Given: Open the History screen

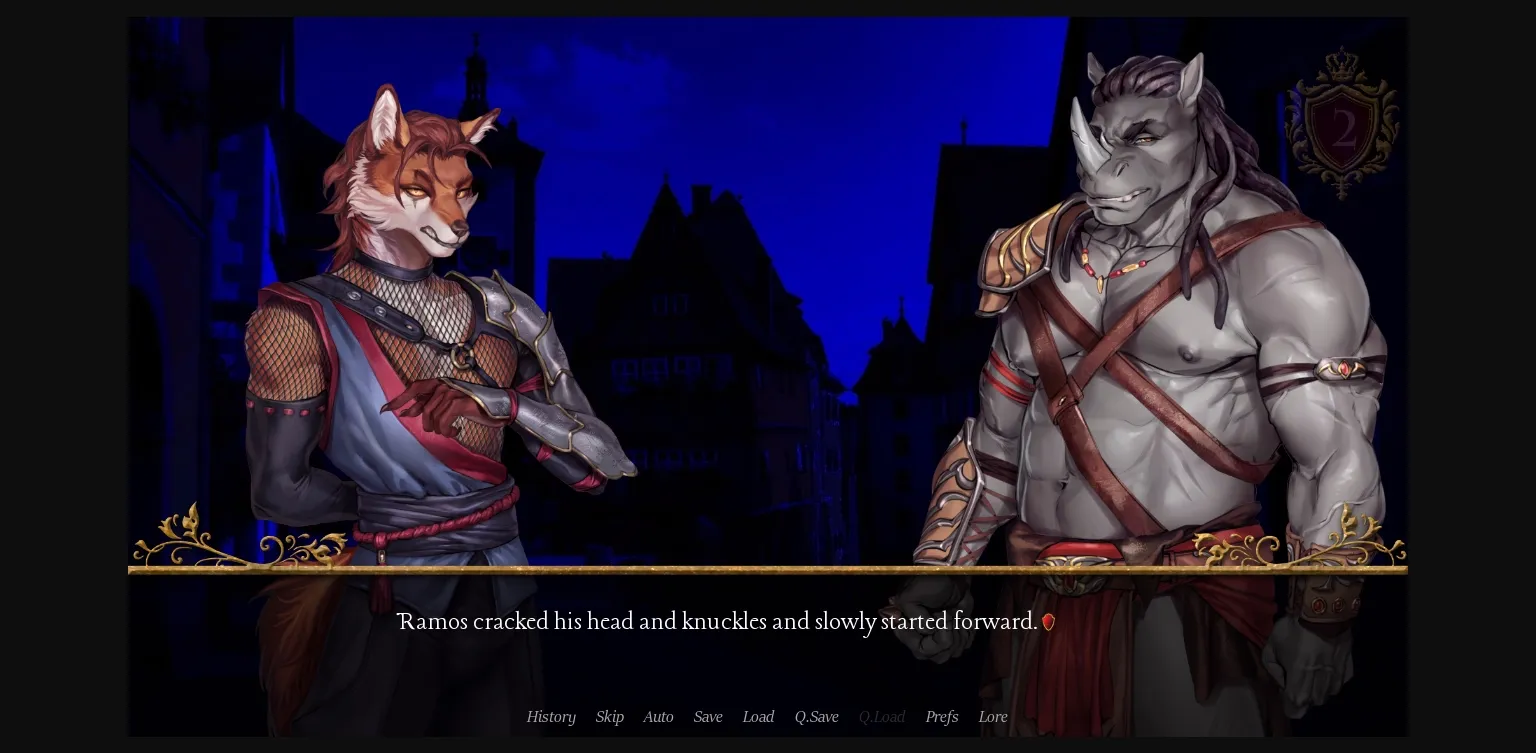Looking at the screenshot, I should 551,717.
